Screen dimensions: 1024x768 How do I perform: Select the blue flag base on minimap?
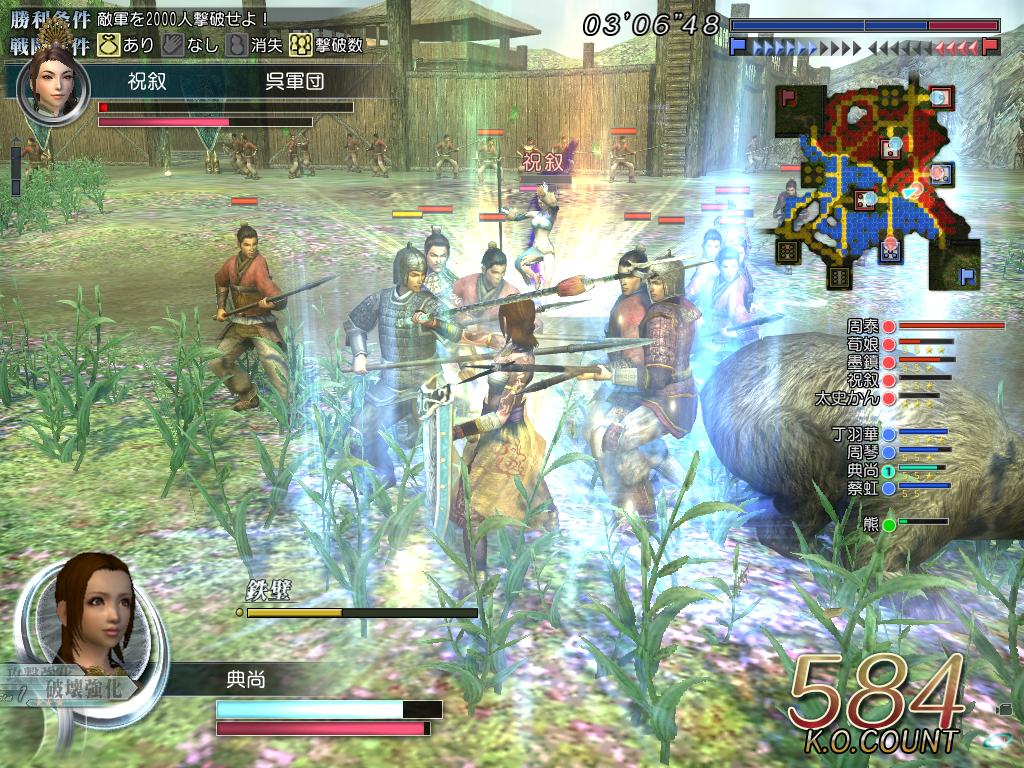(967, 274)
